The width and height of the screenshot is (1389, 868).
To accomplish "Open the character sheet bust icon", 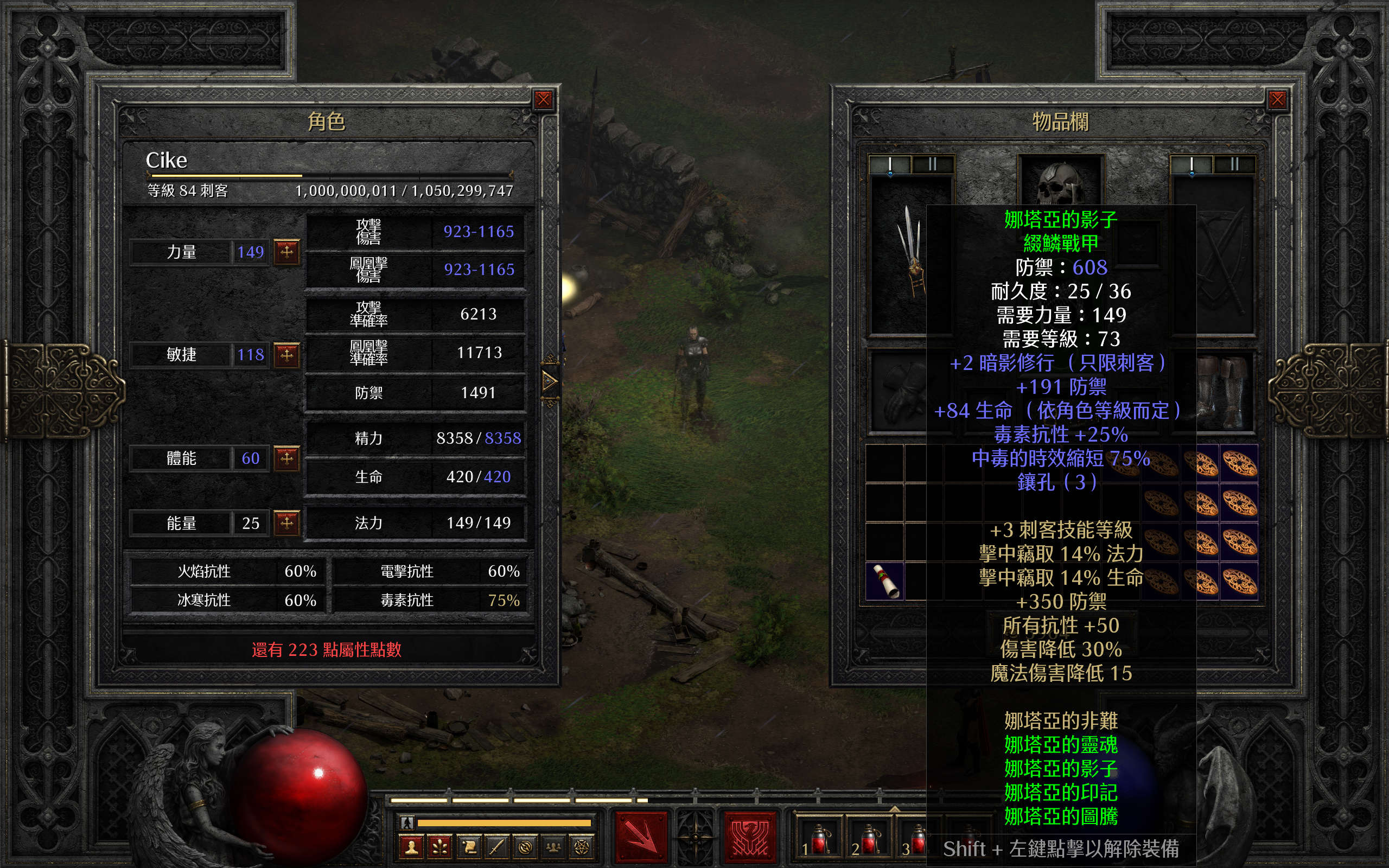I will pyautogui.click(x=411, y=847).
